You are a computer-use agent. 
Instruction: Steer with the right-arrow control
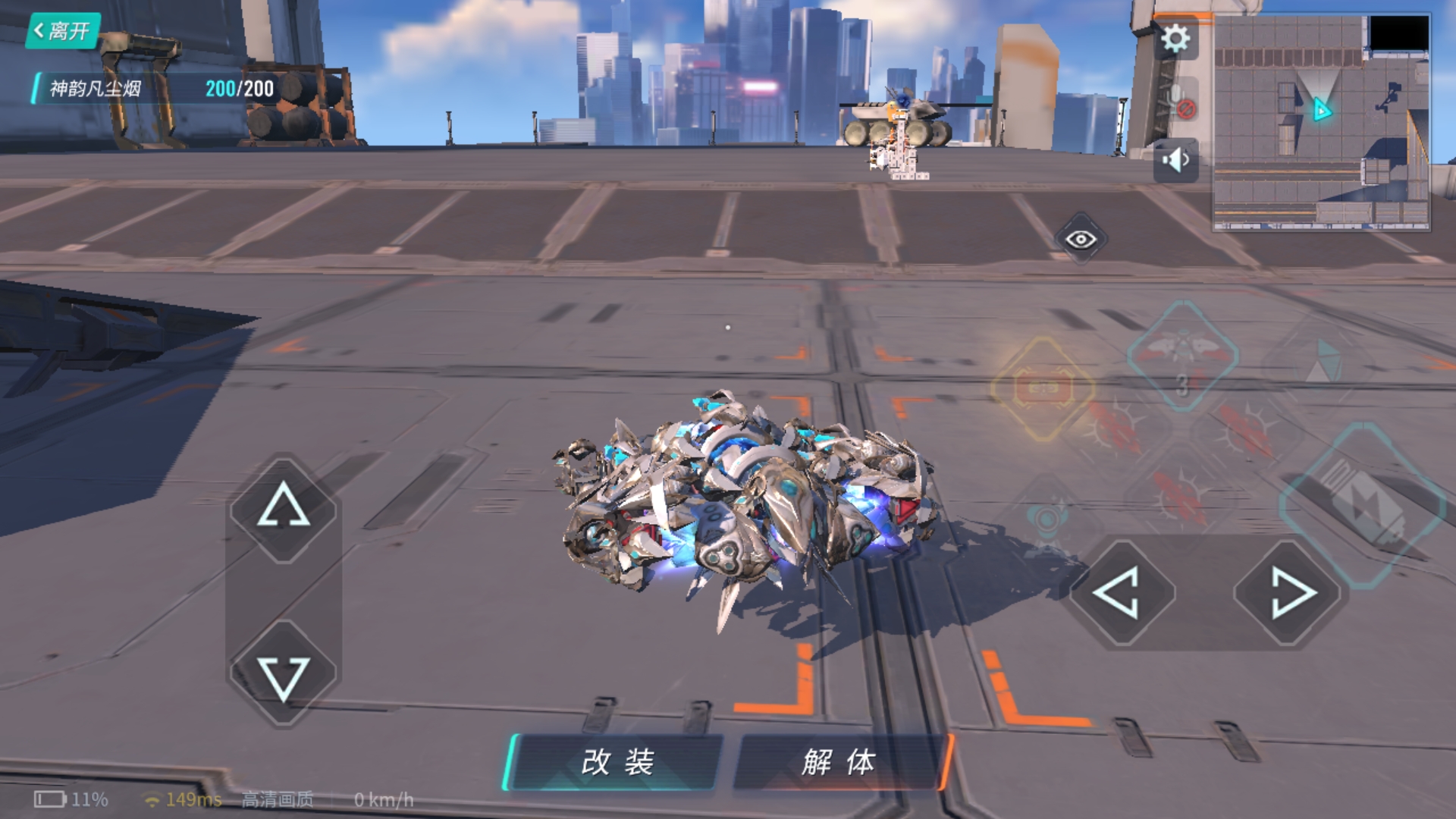pos(1291,592)
